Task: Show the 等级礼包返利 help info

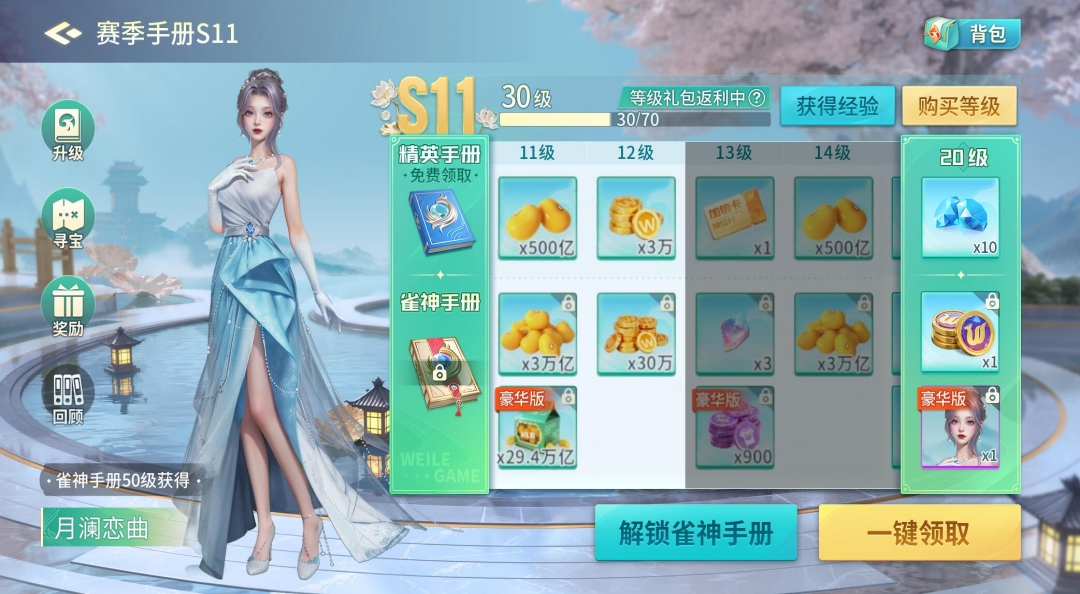Action: coord(757,98)
